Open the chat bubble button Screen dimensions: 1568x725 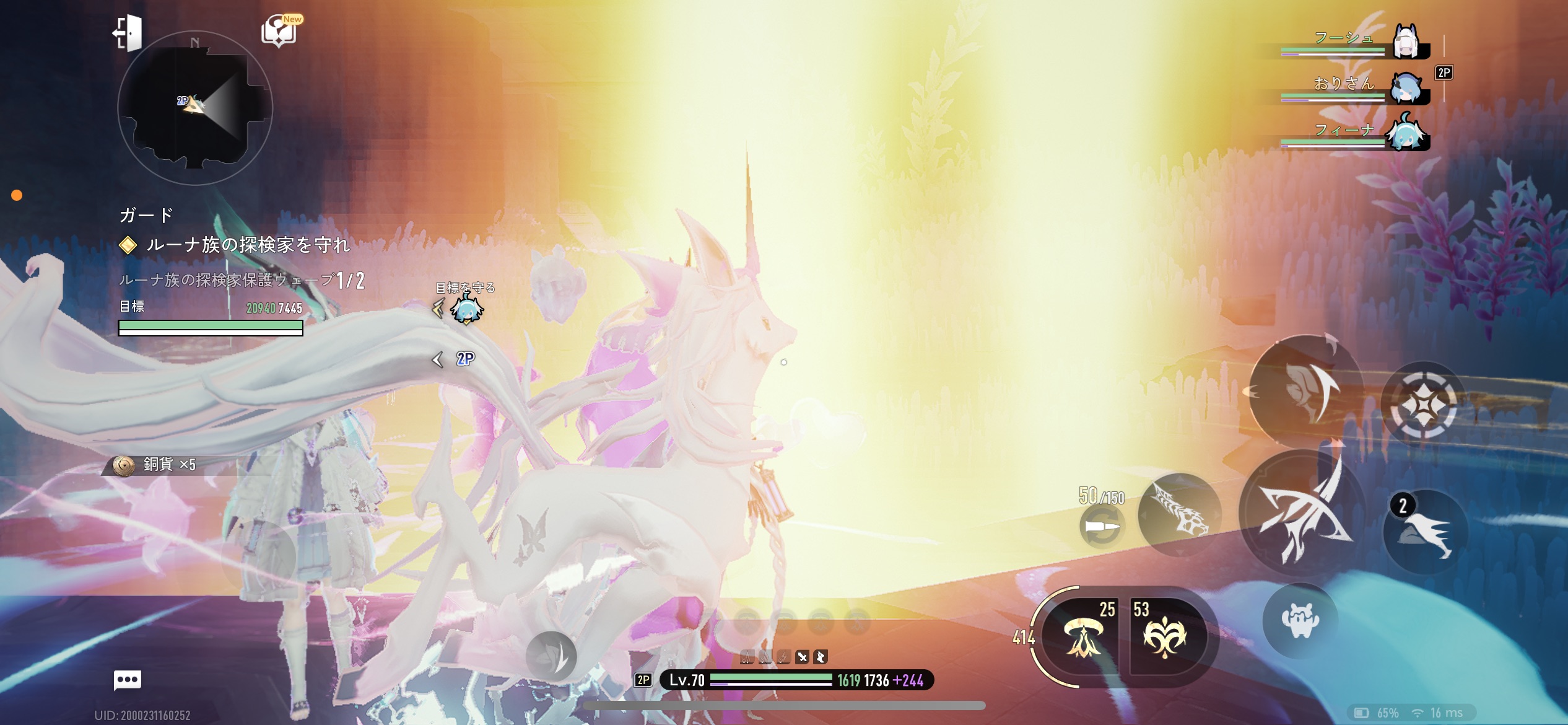coord(128,680)
